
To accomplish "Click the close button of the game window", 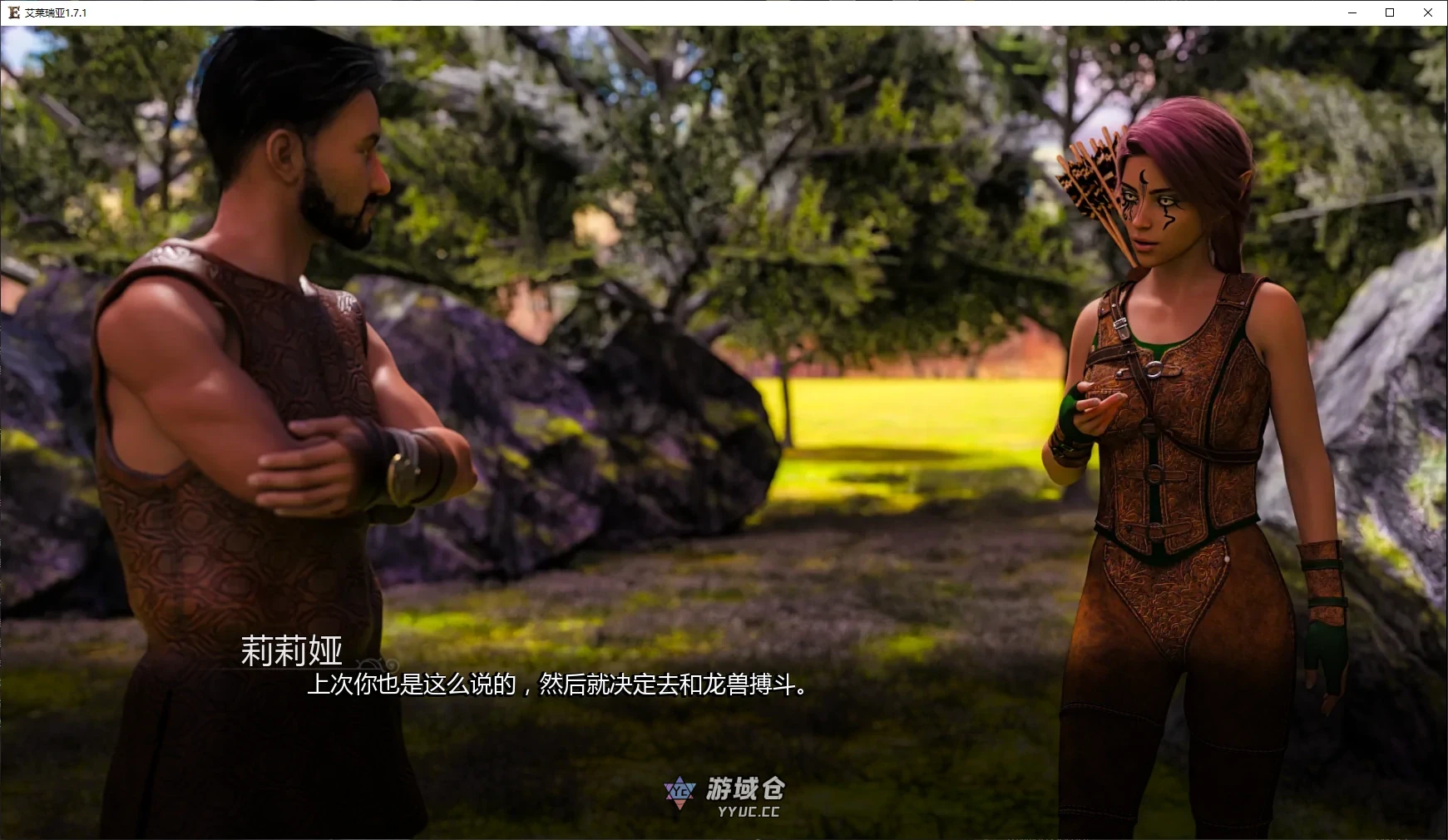I will point(1427,12).
